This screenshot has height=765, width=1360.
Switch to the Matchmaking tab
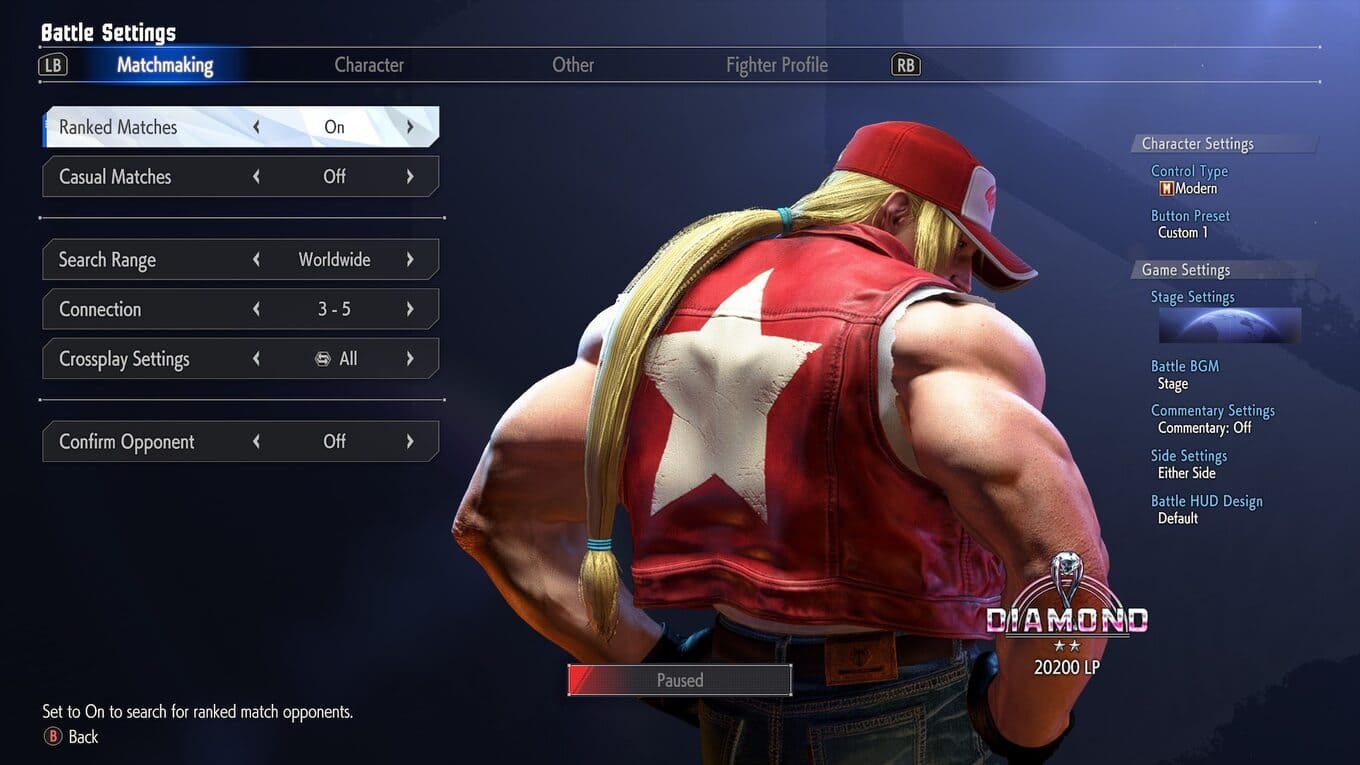(x=165, y=65)
